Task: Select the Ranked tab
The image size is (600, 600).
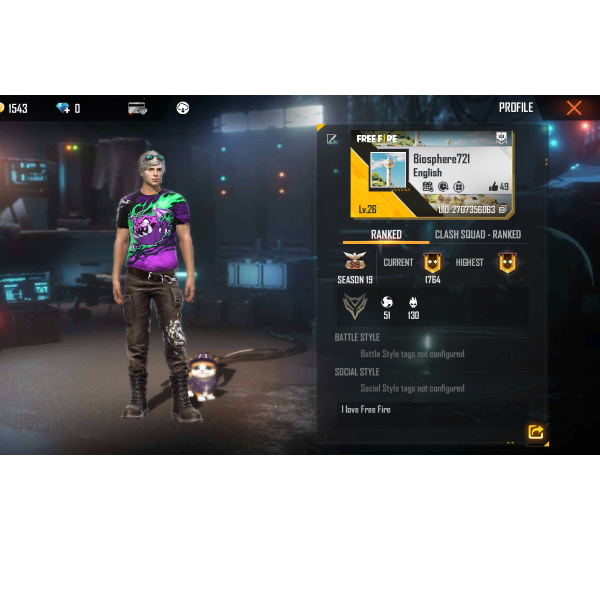Action: [x=386, y=235]
